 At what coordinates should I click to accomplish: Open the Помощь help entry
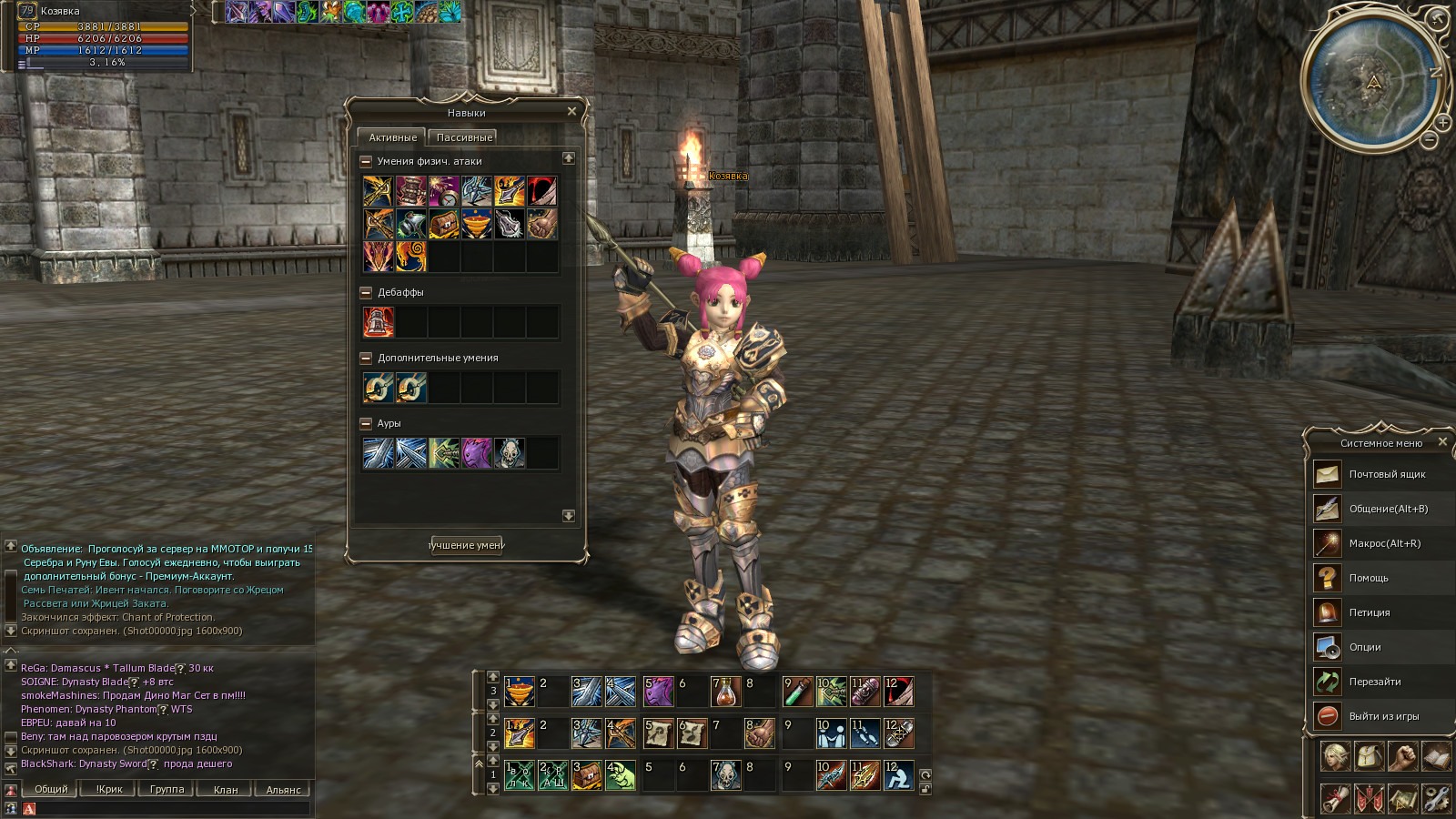click(1368, 578)
